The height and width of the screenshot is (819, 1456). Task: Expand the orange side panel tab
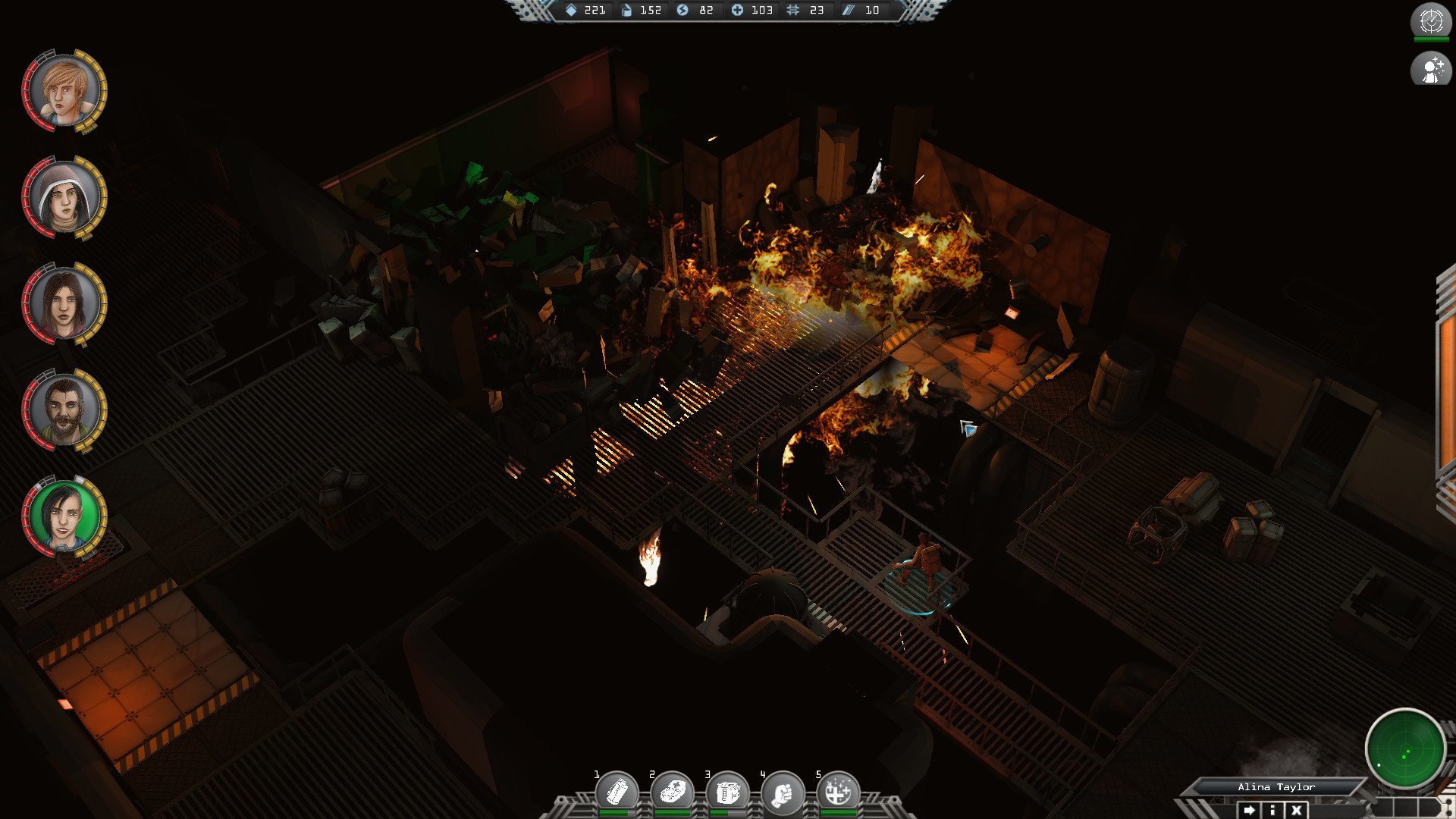coord(1446,394)
